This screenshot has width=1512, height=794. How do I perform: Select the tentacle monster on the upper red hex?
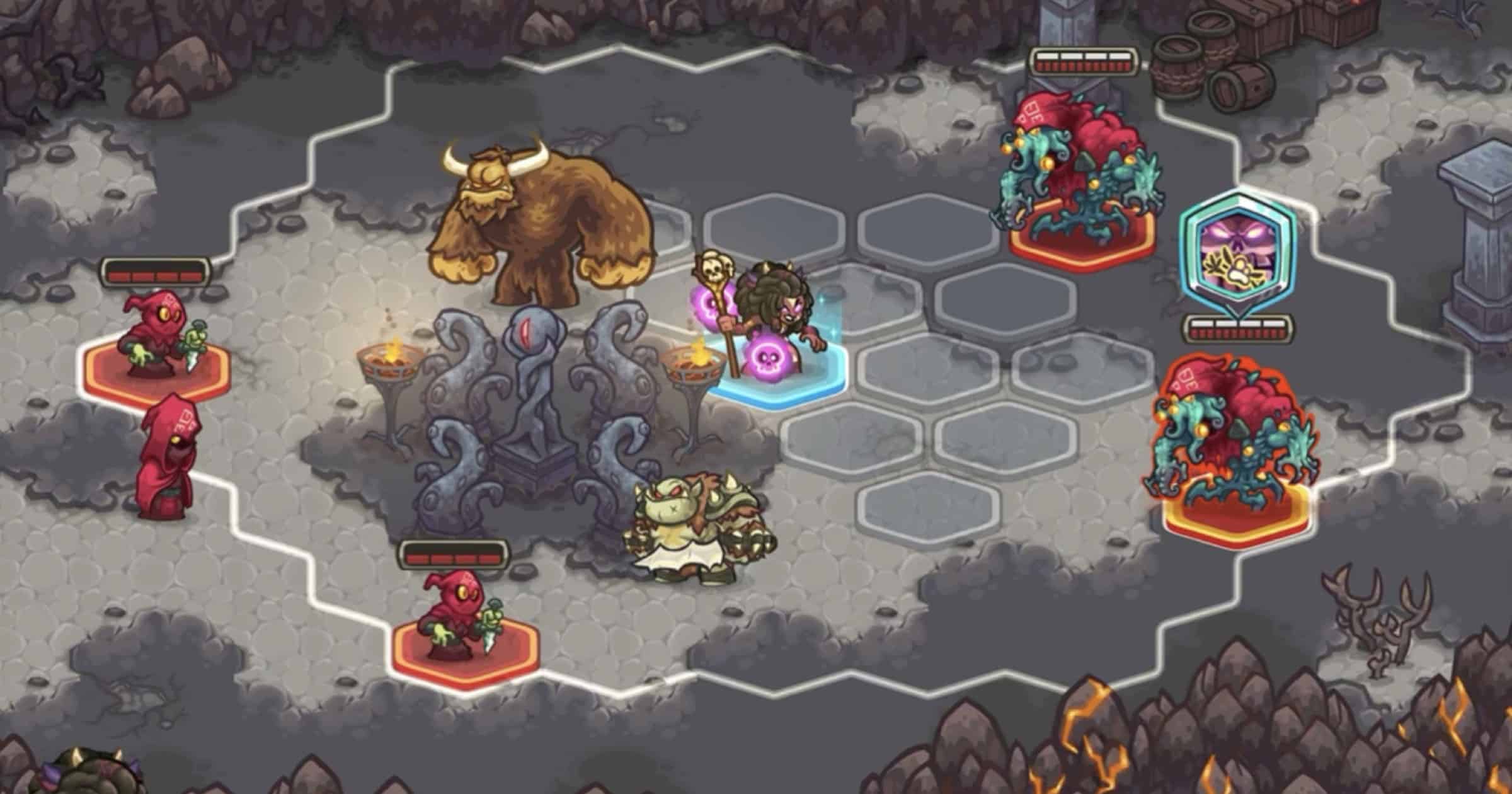[x=1077, y=170]
